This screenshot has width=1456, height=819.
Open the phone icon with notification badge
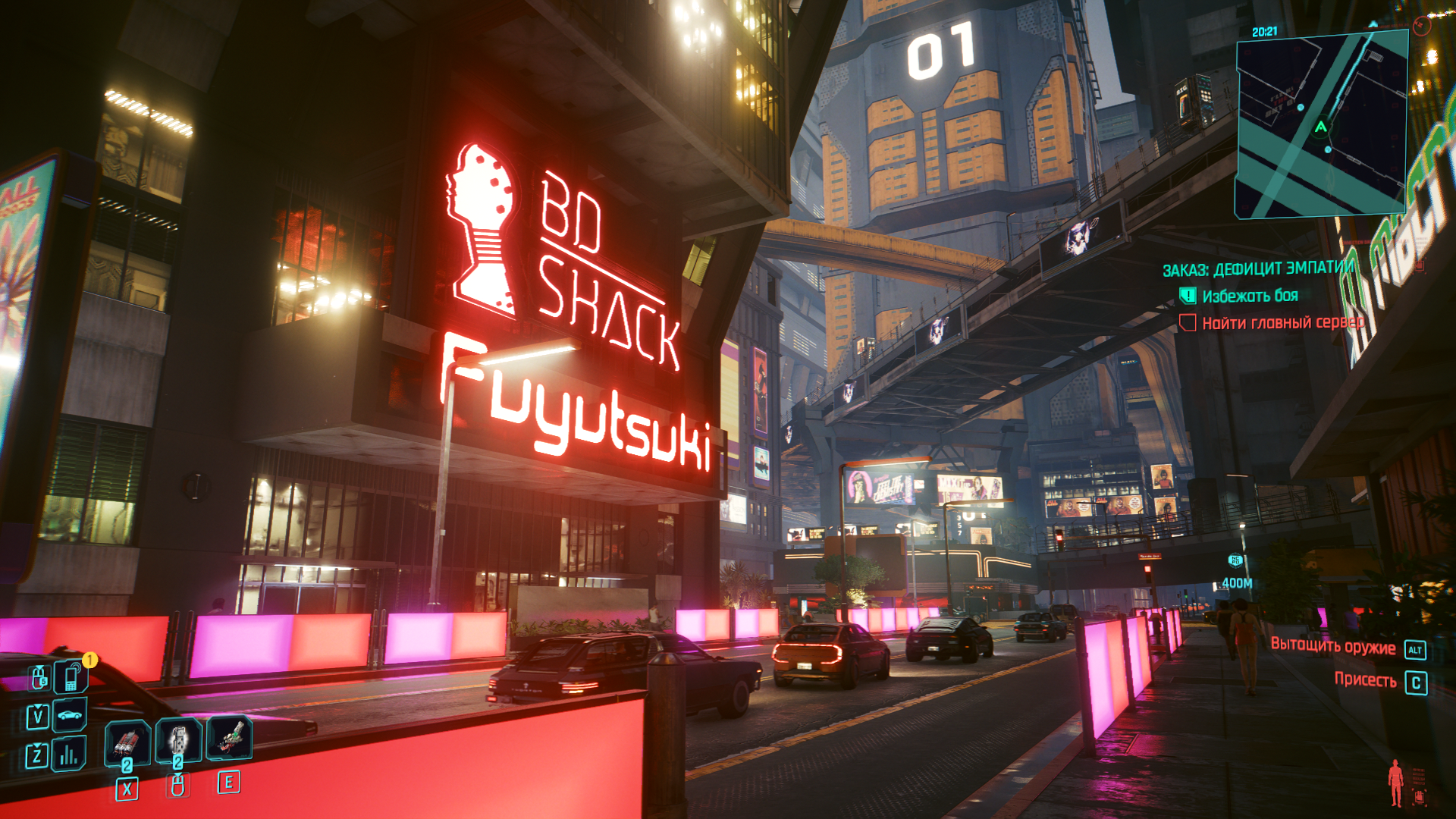72,676
